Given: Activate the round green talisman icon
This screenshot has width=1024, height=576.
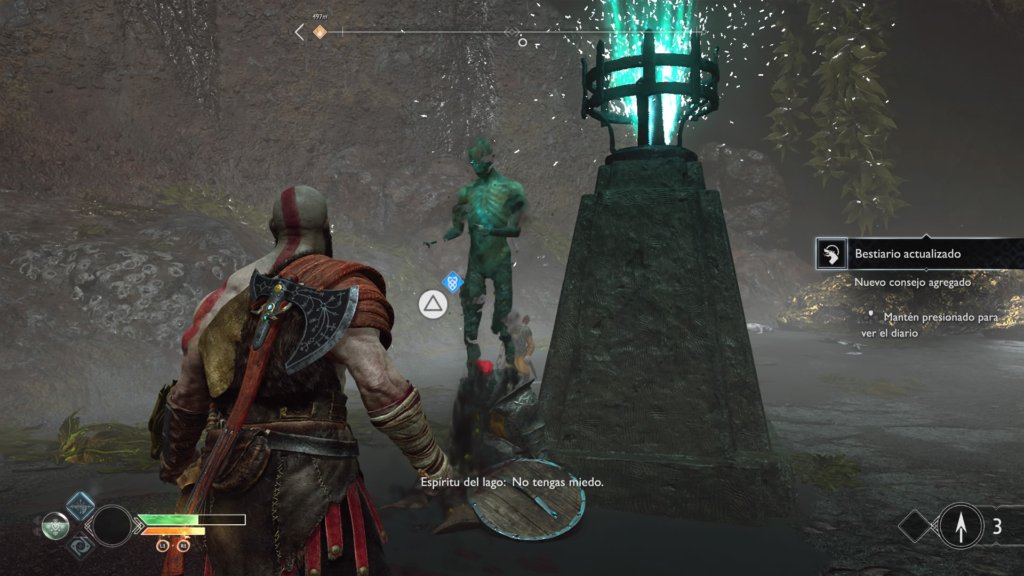Looking at the screenshot, I should 56,524.
